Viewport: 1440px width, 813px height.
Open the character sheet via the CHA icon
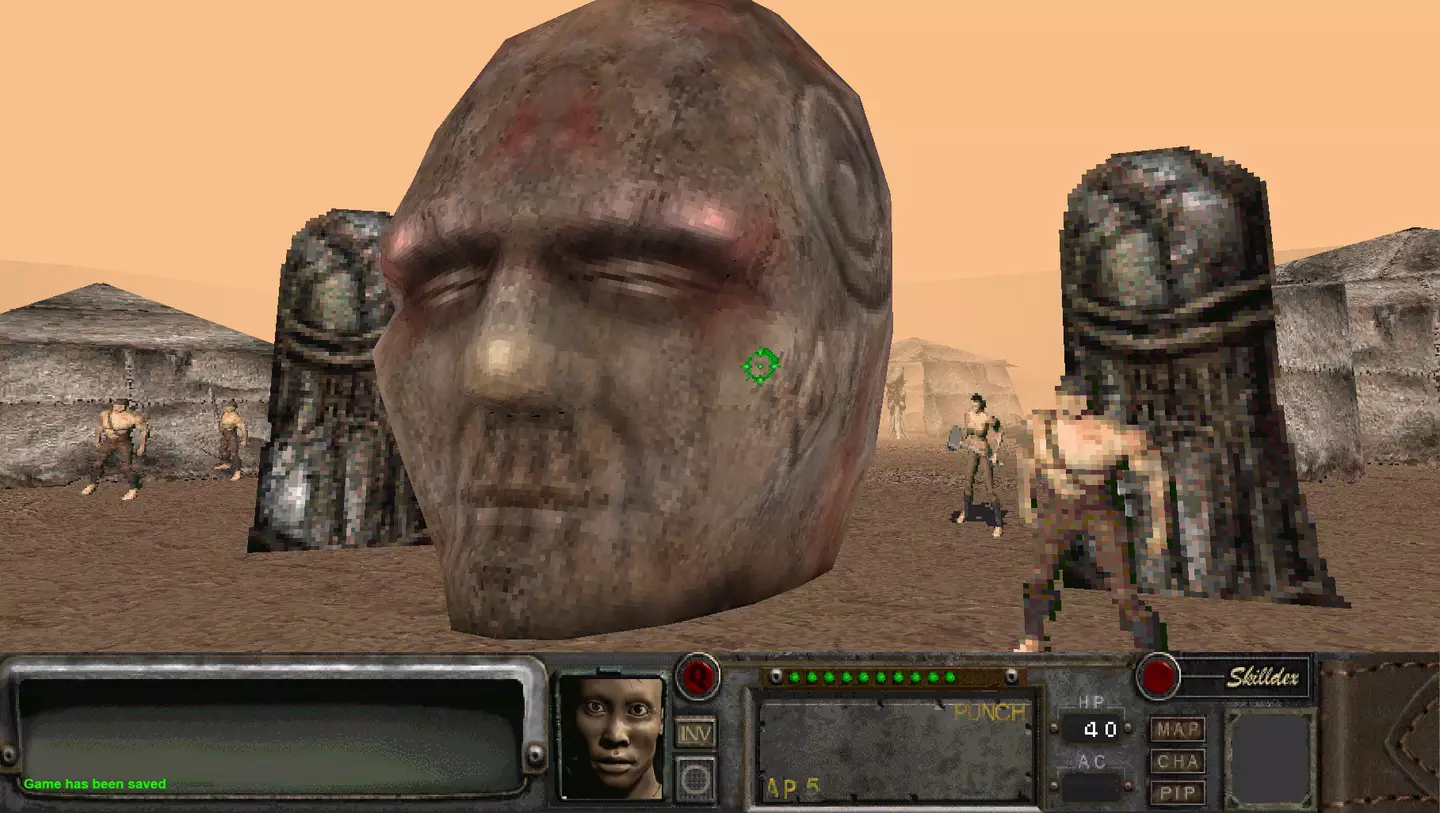[x=1177, y=762]
